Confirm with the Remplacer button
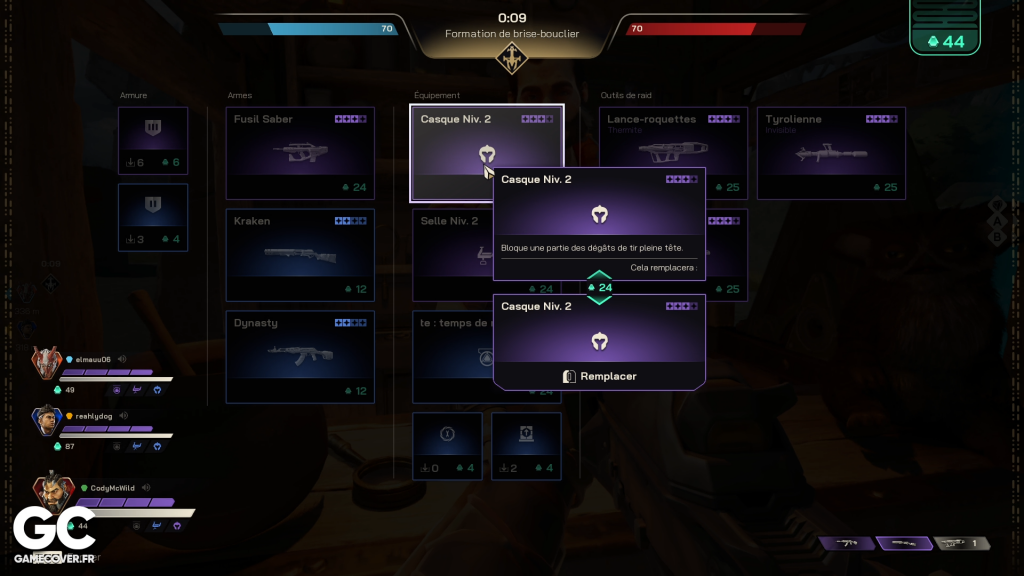Viewport: 1024px width, 576px height. (x=599, y=376)
